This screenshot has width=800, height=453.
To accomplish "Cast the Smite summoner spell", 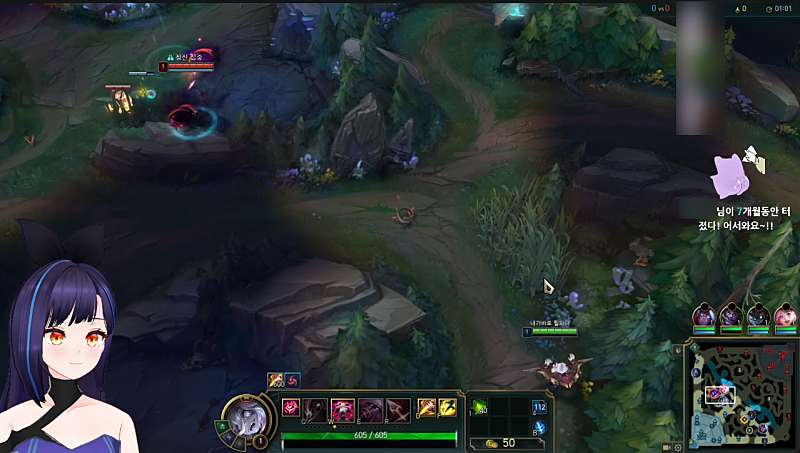I will (x=426, y=407).
